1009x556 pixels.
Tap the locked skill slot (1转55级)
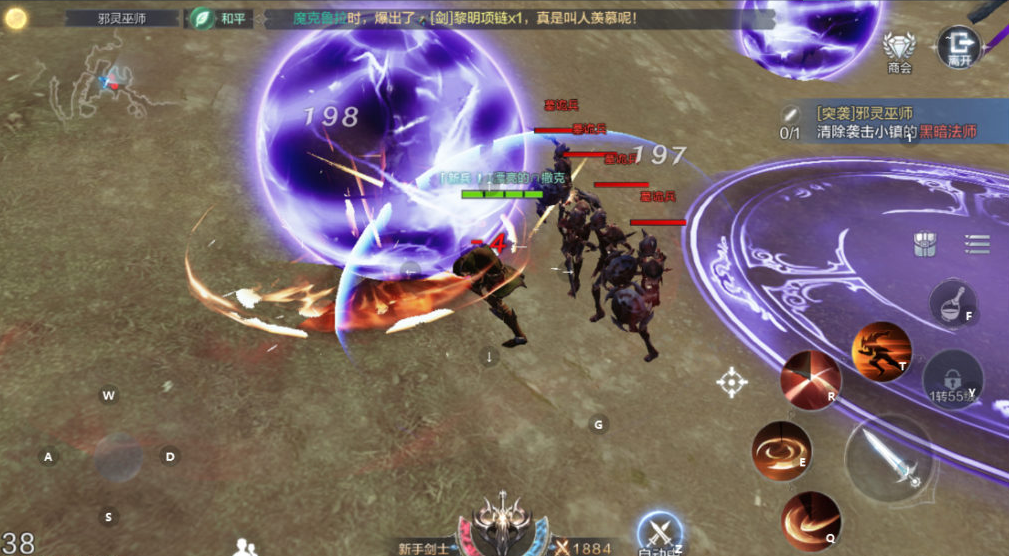coord(952,378)
